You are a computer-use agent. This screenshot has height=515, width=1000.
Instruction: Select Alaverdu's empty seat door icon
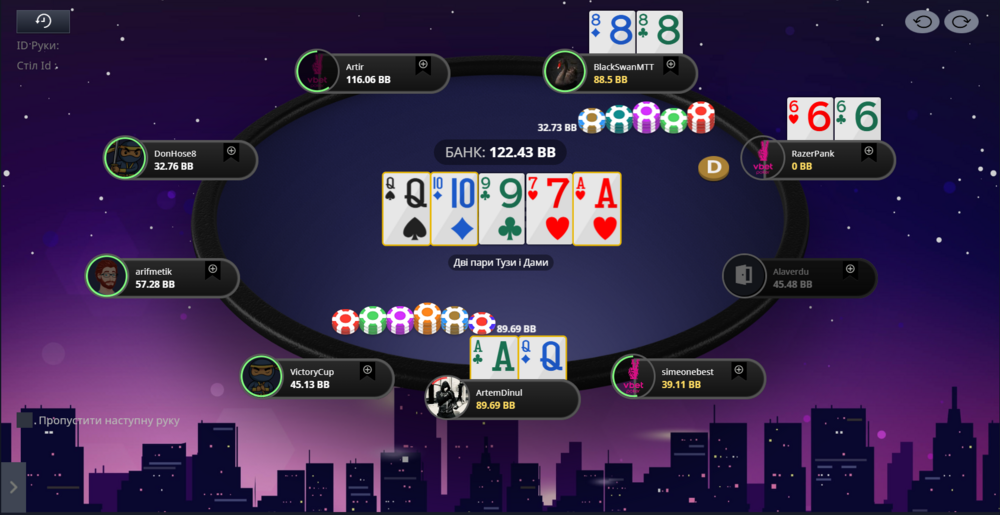pyautogui.click(x=743, y=276)
